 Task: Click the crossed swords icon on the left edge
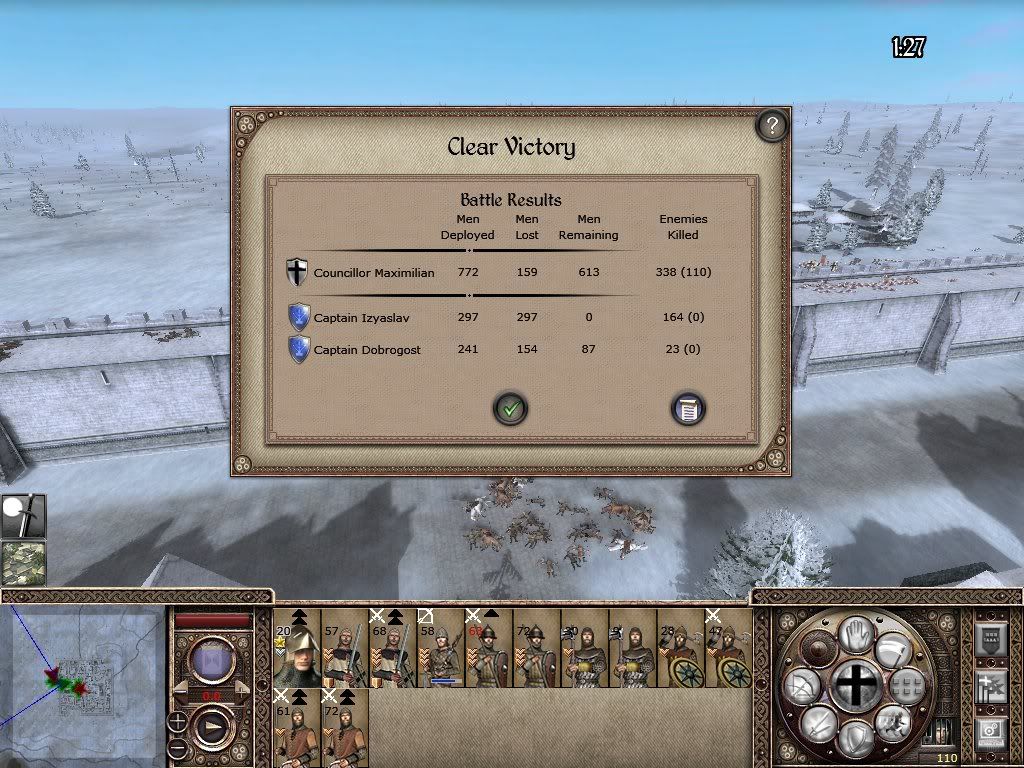click(x=22, y=515)
